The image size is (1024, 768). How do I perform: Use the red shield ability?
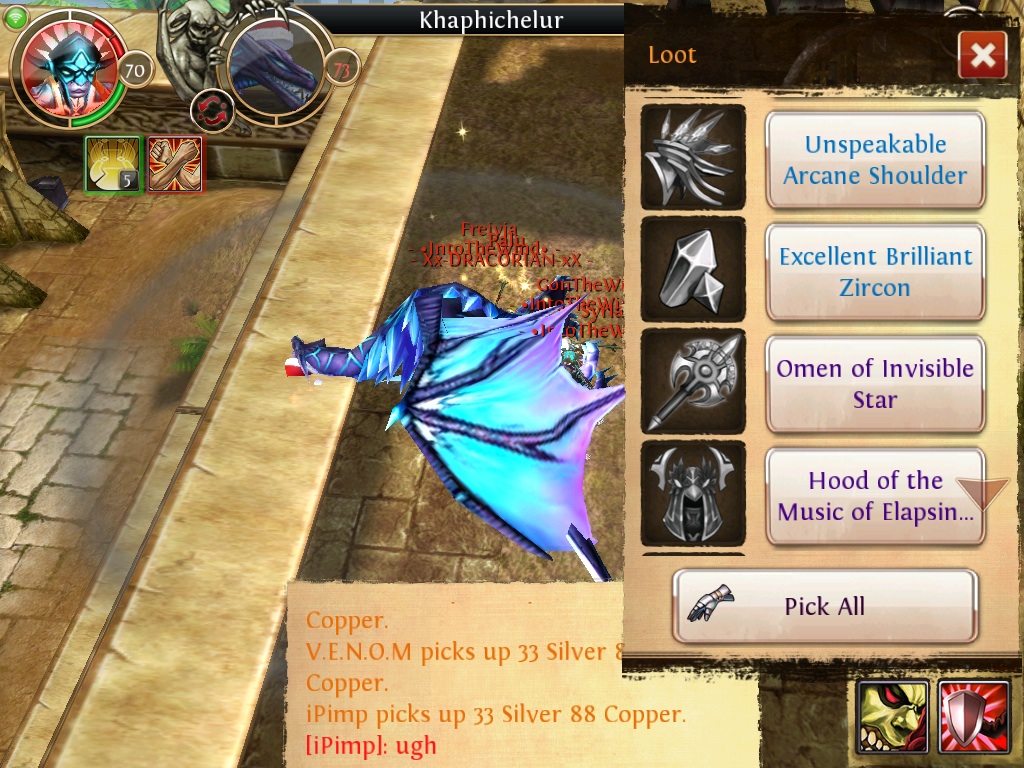pos(974,717)
